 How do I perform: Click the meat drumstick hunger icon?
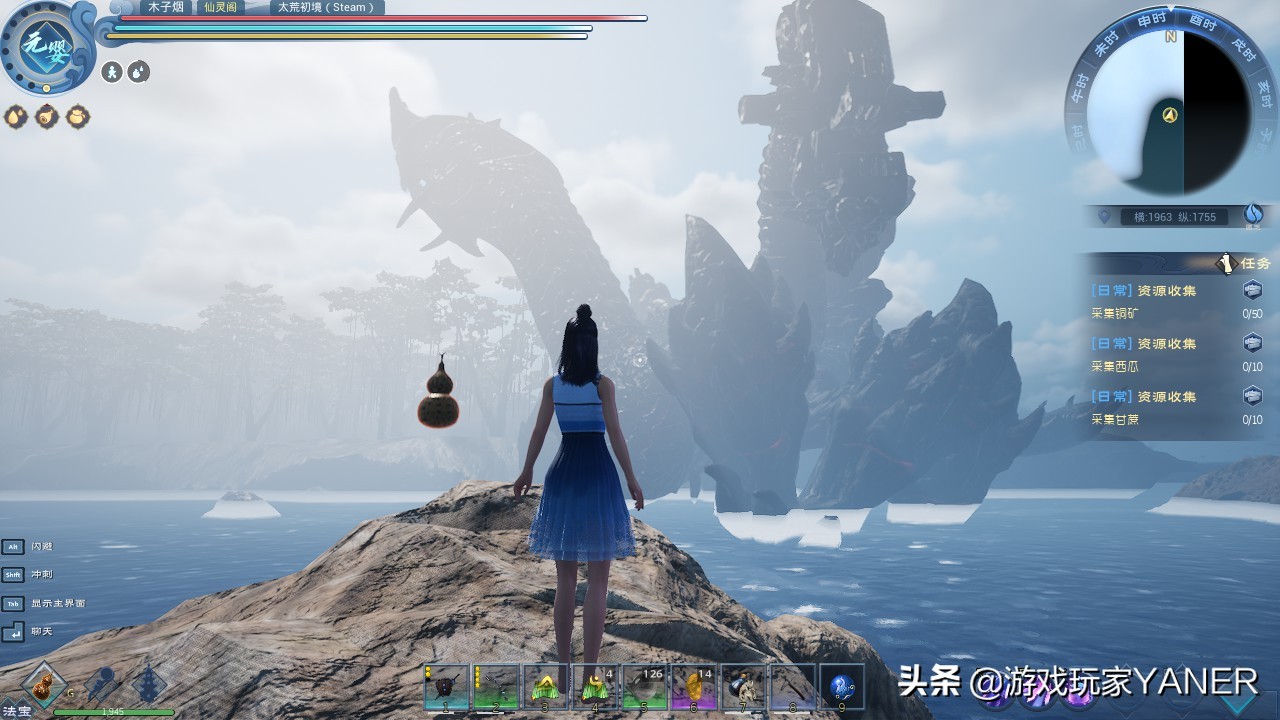coord(46,117)
